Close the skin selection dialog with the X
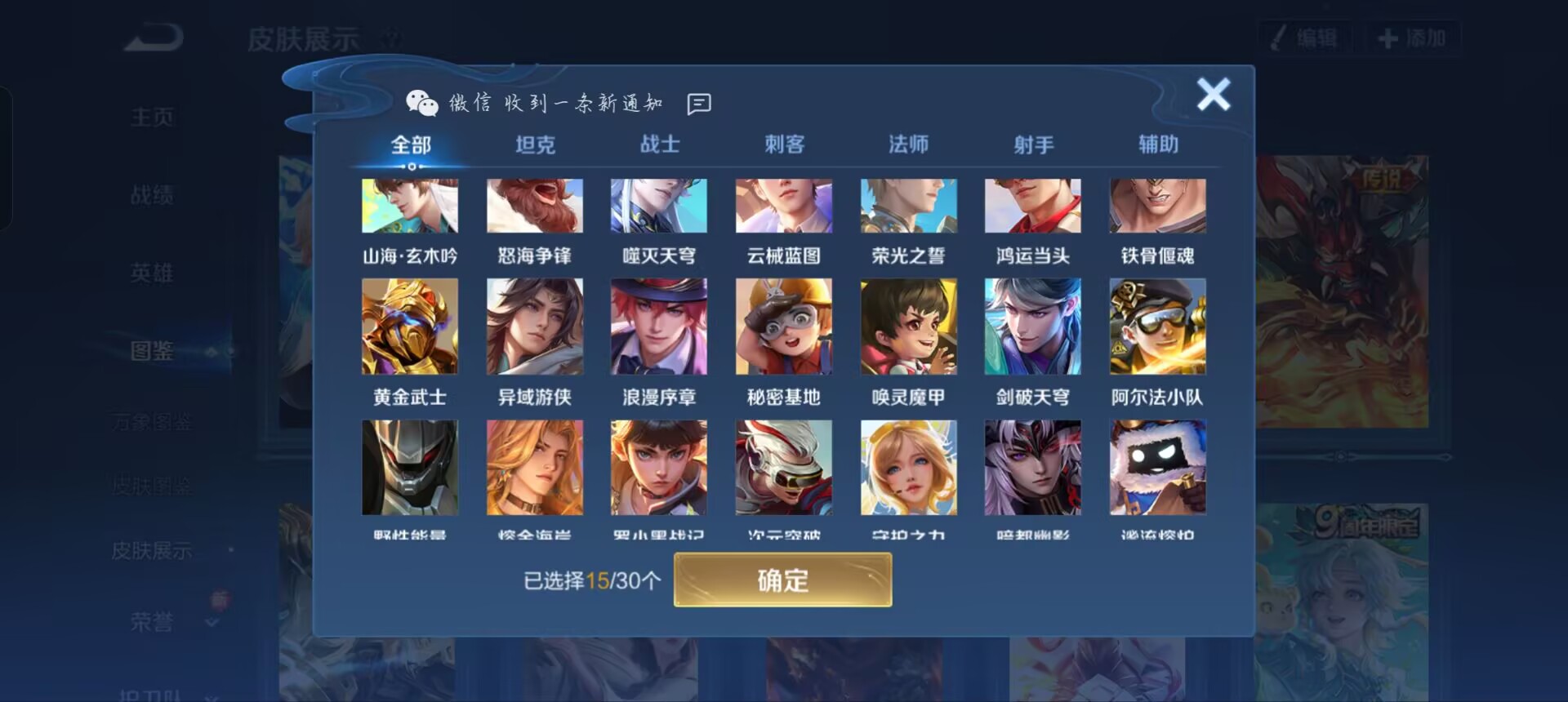The width and height of the screenshot is (1568, 702). coord(1214,94)
